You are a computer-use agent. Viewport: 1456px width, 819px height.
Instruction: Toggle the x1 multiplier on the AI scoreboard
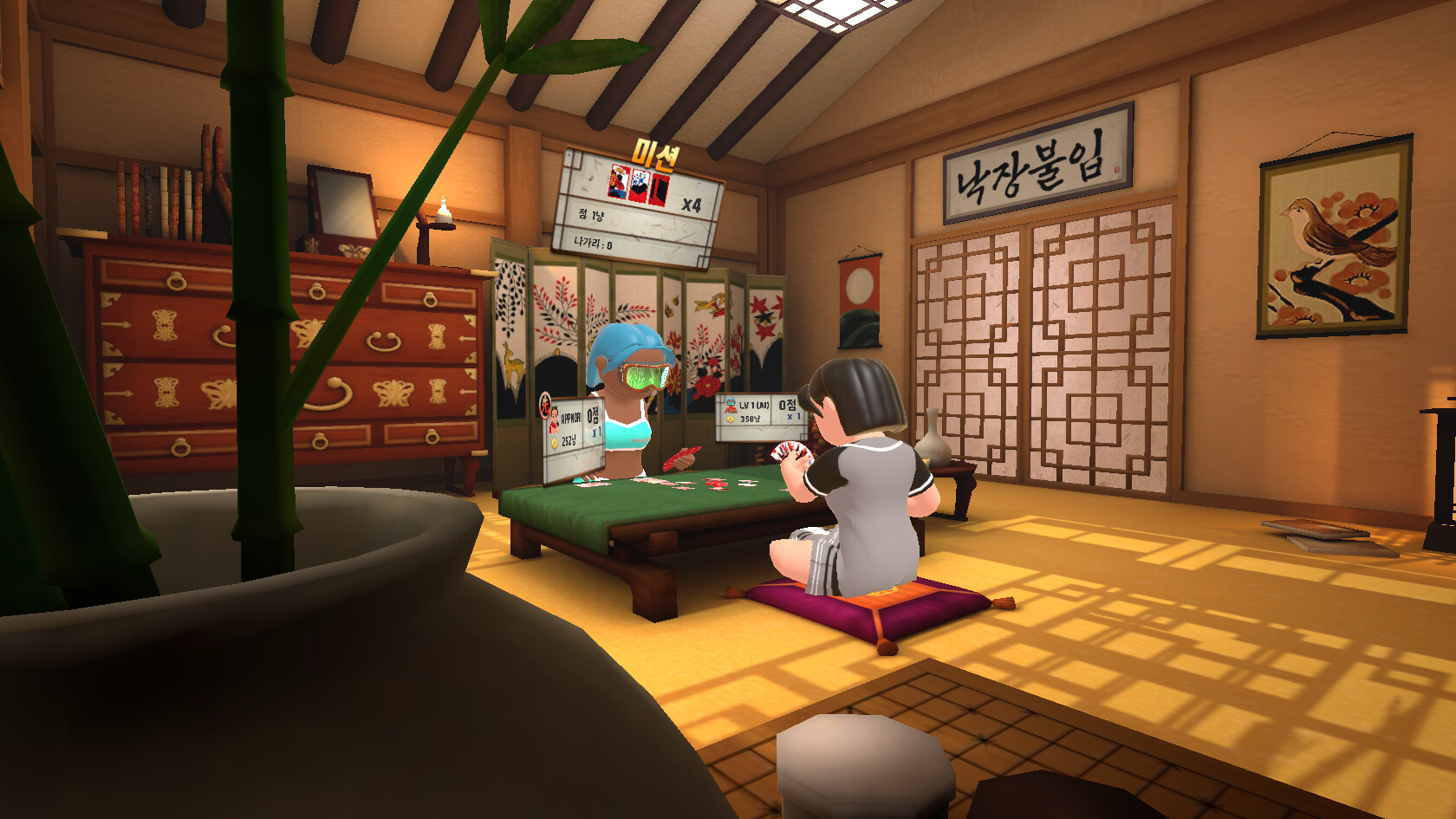click(x=793, y=417)
